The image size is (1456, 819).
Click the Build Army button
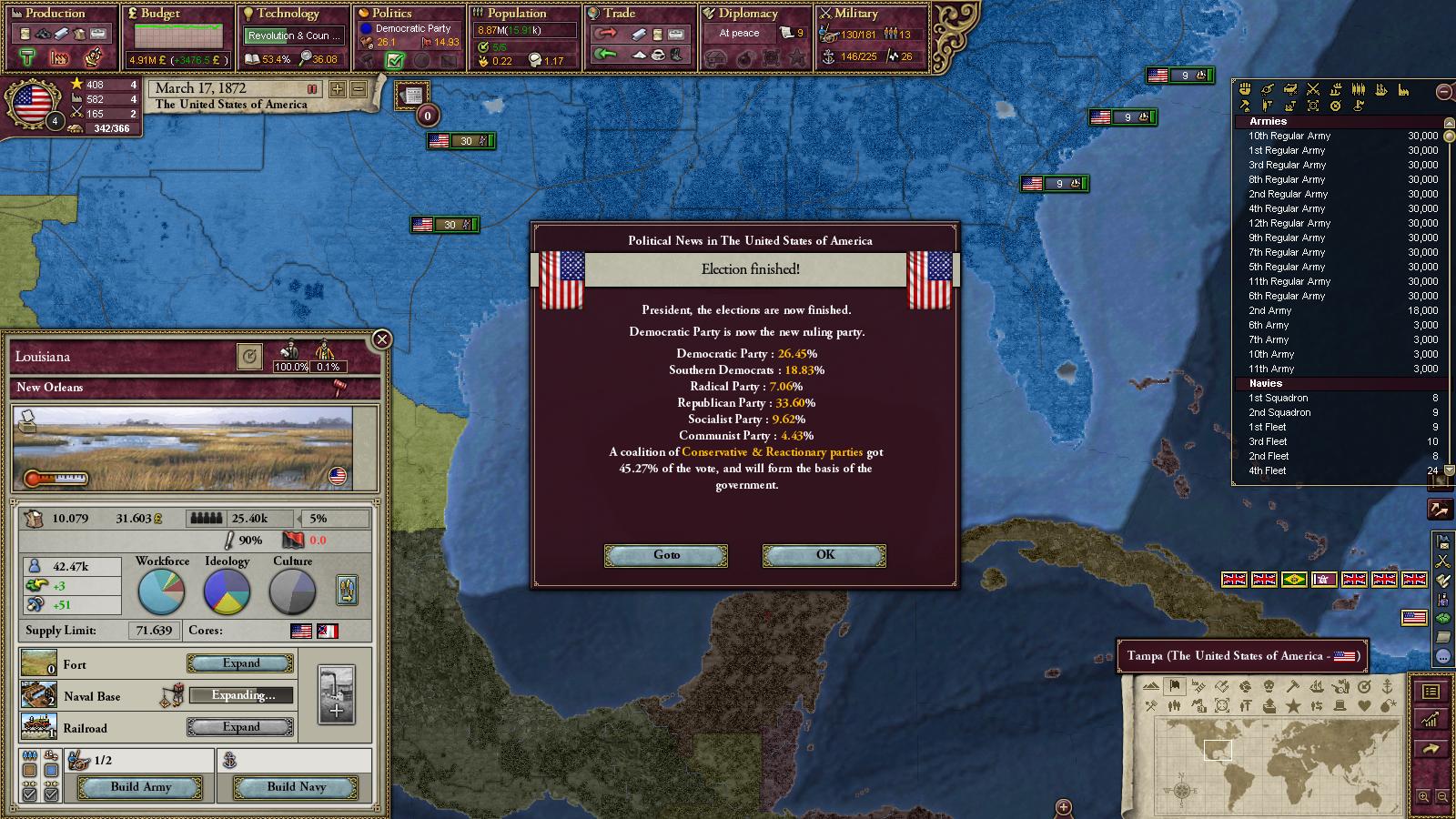[141, 787]
